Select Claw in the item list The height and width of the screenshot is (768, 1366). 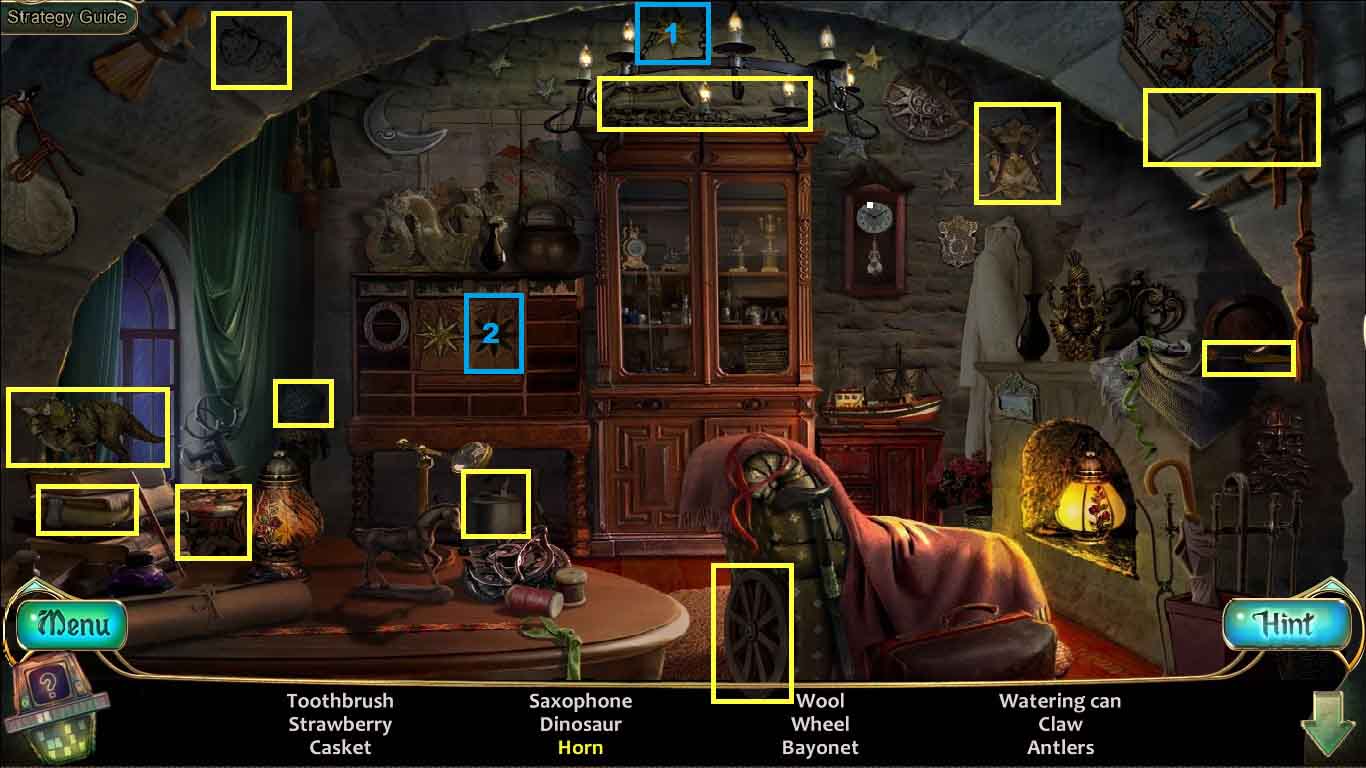1060,724
